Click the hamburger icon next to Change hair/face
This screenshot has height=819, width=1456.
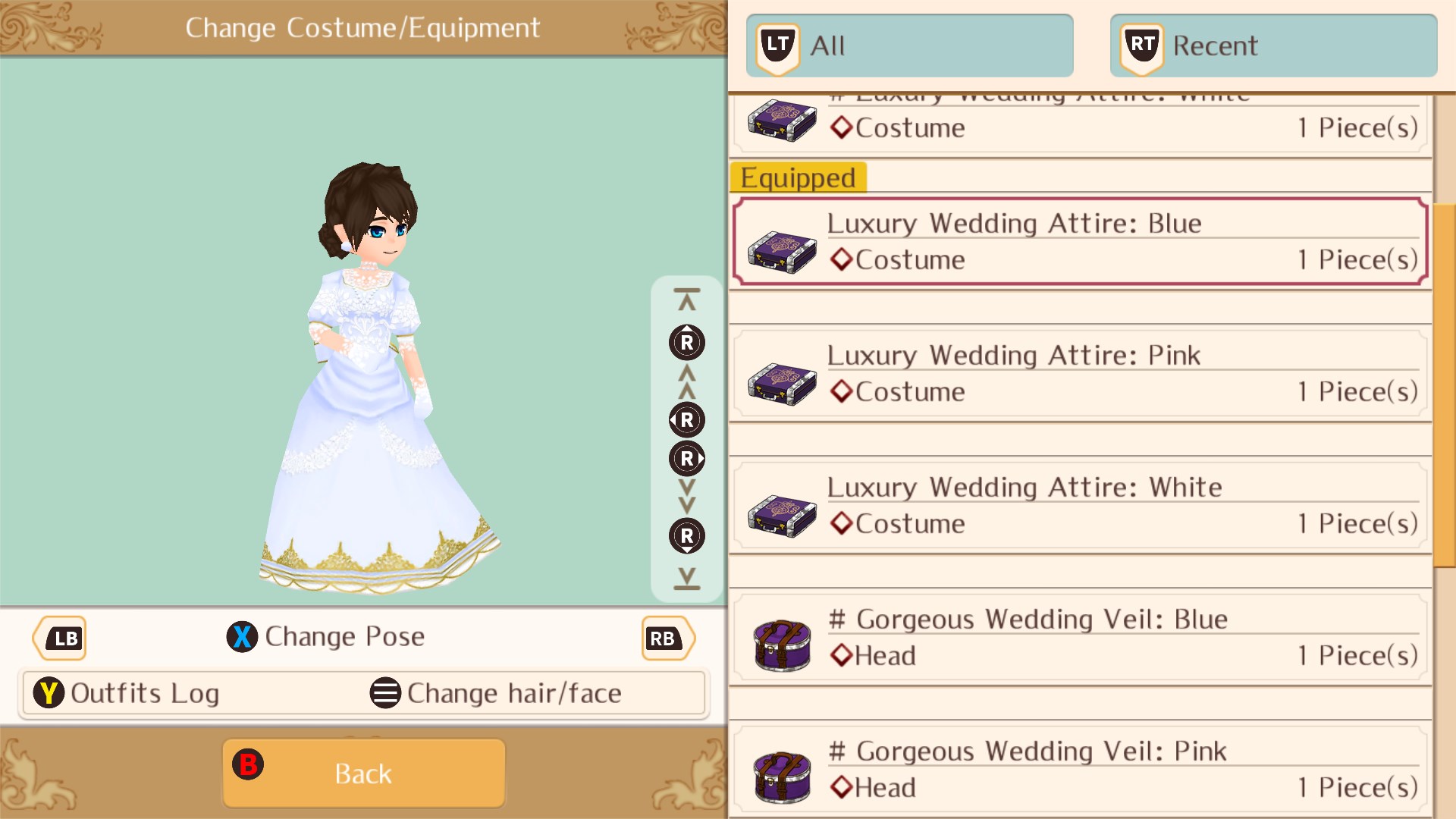click(385, 692)
